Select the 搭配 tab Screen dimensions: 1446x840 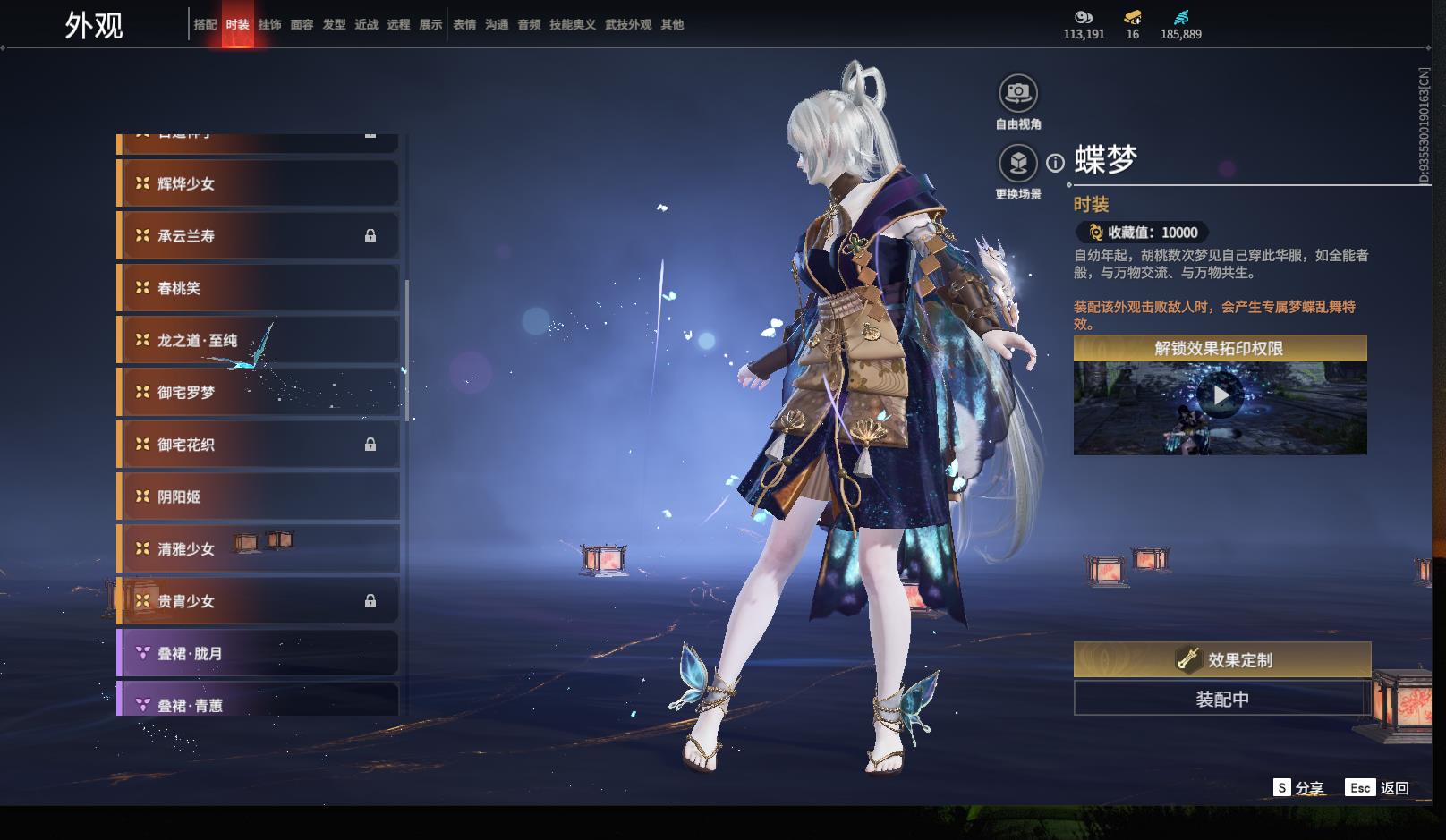coord(205,25)
